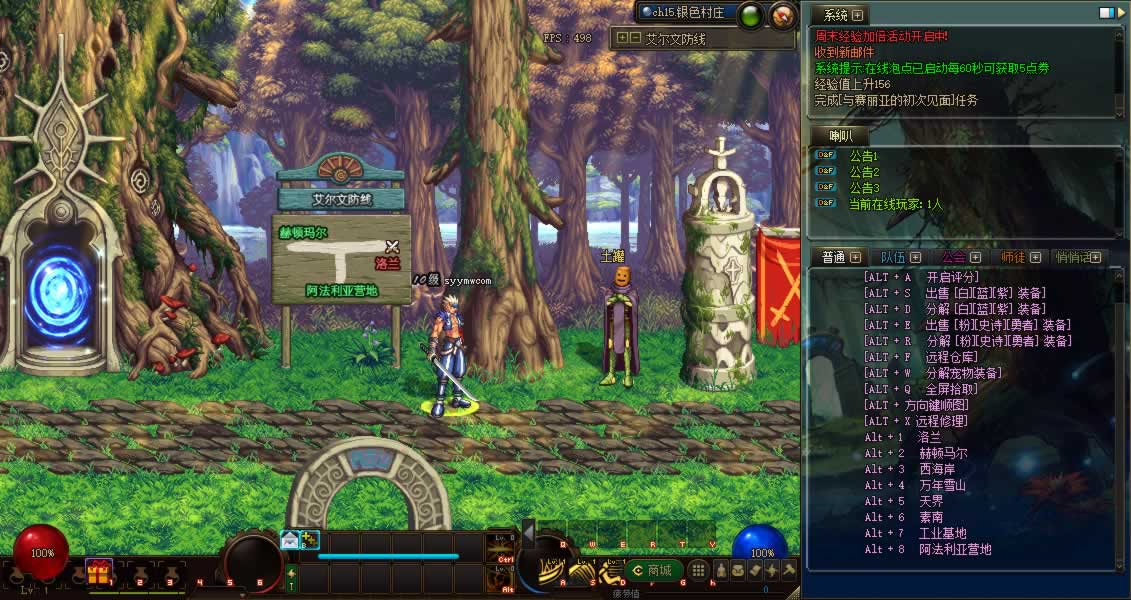Open the 商城 shop button
The height and width of the screenshot is (600, 1131).
click(651, 570)
